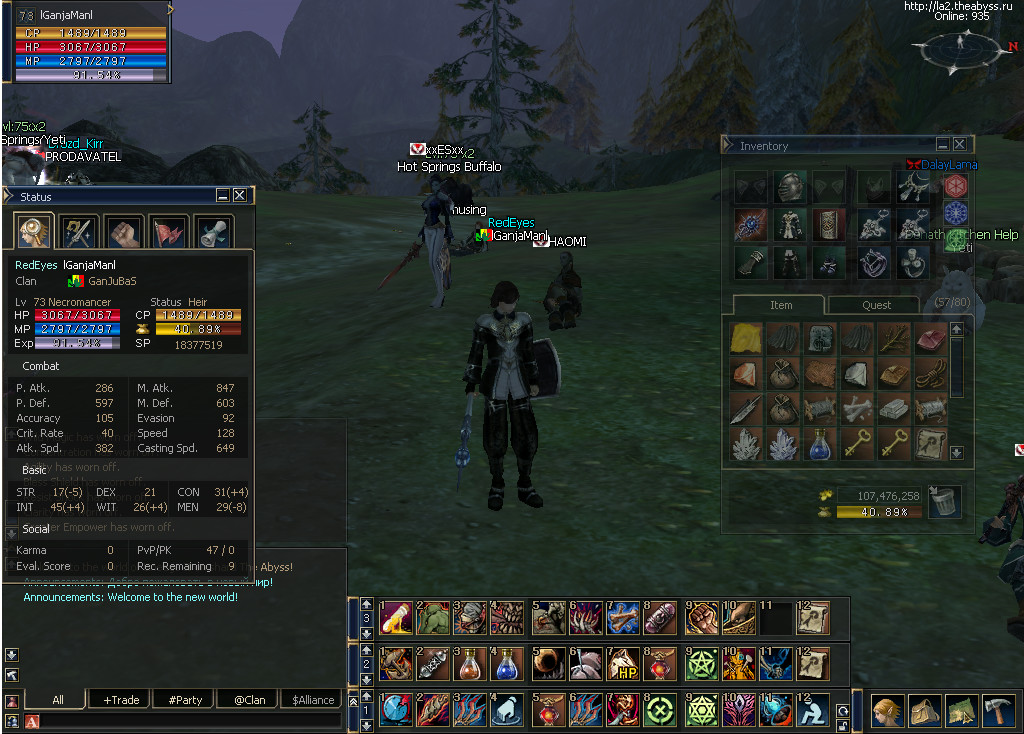Select the yellow cloth item in inventory
The height and width of the screenshot is (734, 1024).
click(x=746, y=337)
